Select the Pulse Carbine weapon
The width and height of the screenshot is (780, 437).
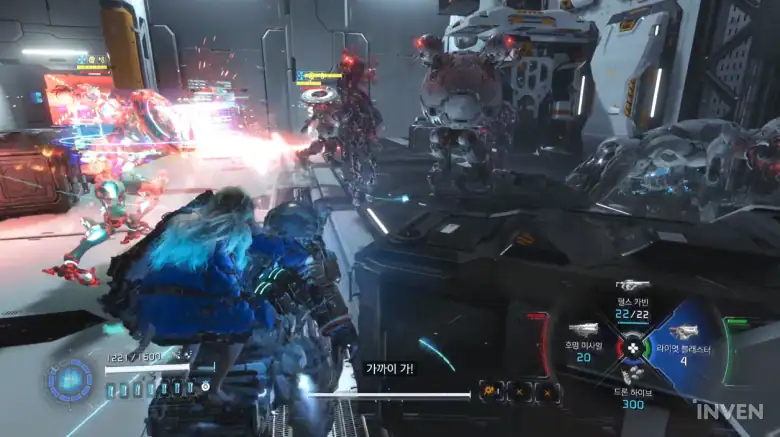pyautogui.click(x=632, y=304)
